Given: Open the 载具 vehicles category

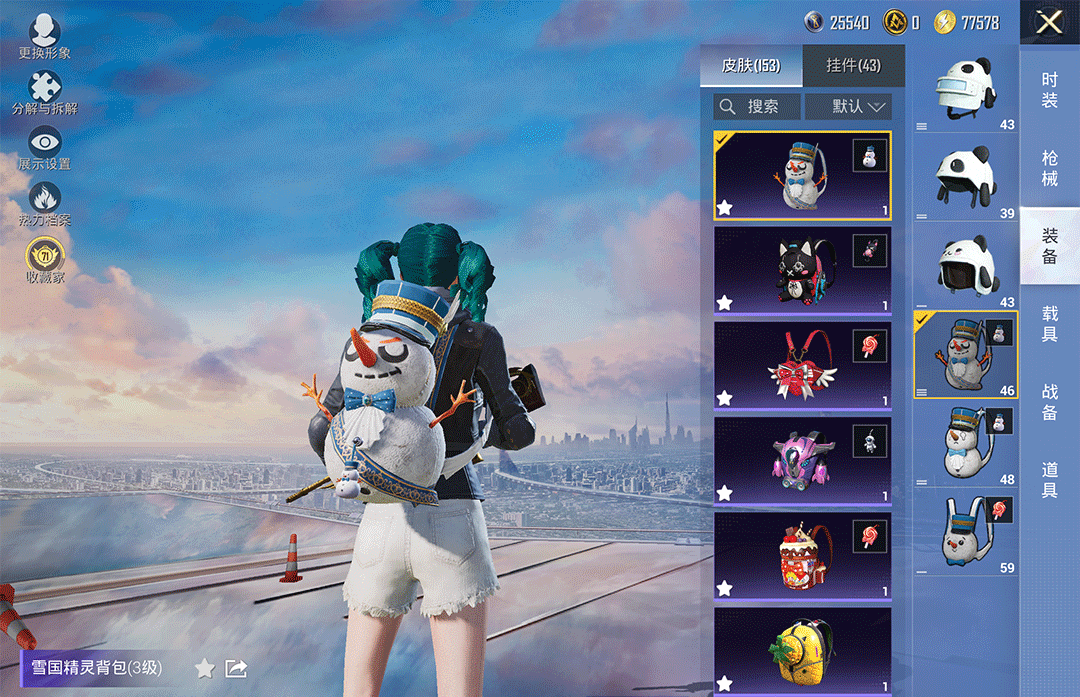Looking at the screenshot, I should [x=1049, y=324].
